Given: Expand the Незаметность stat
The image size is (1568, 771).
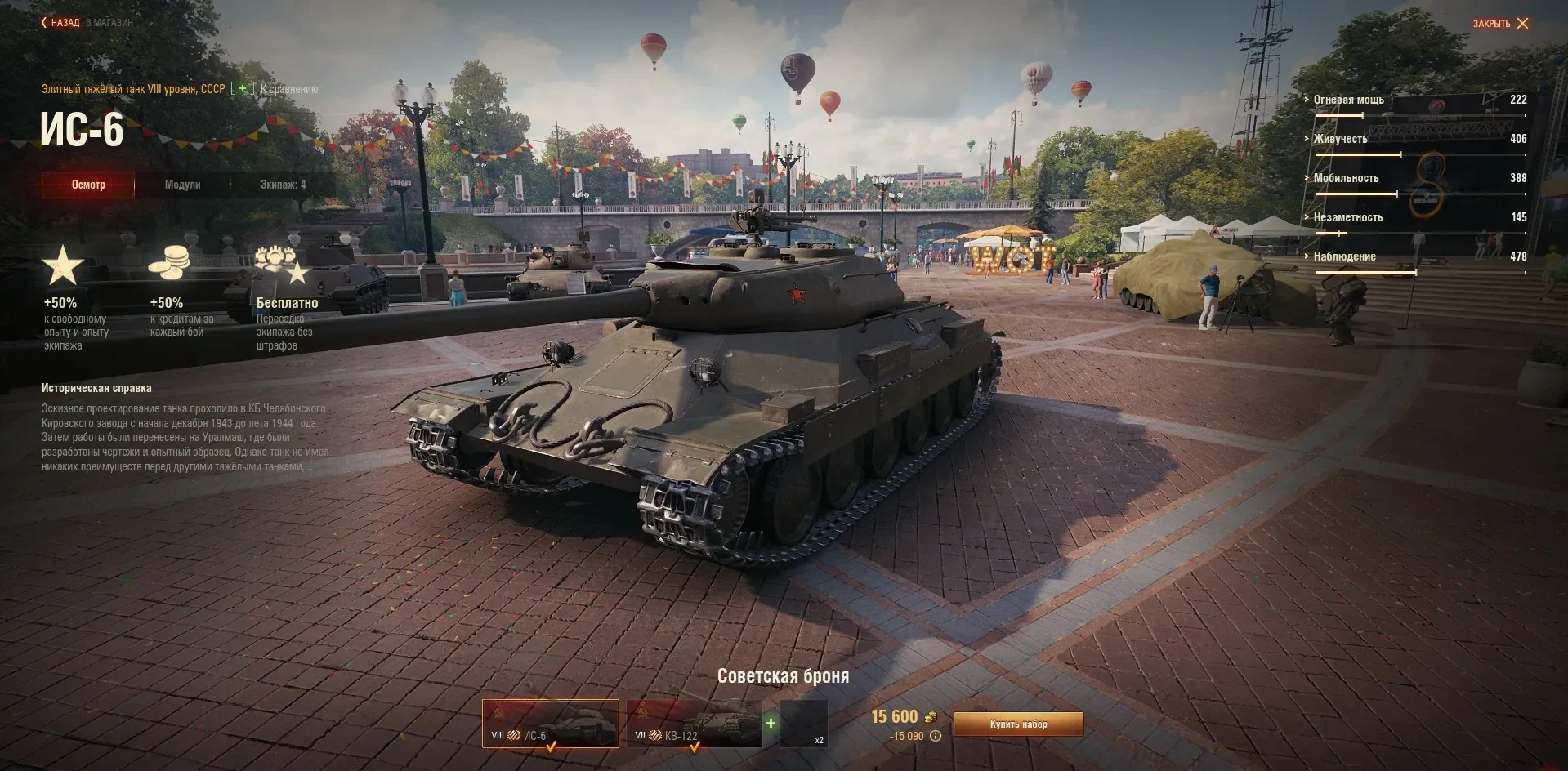Looking at the screenshot, I should tap(1347, 217).
